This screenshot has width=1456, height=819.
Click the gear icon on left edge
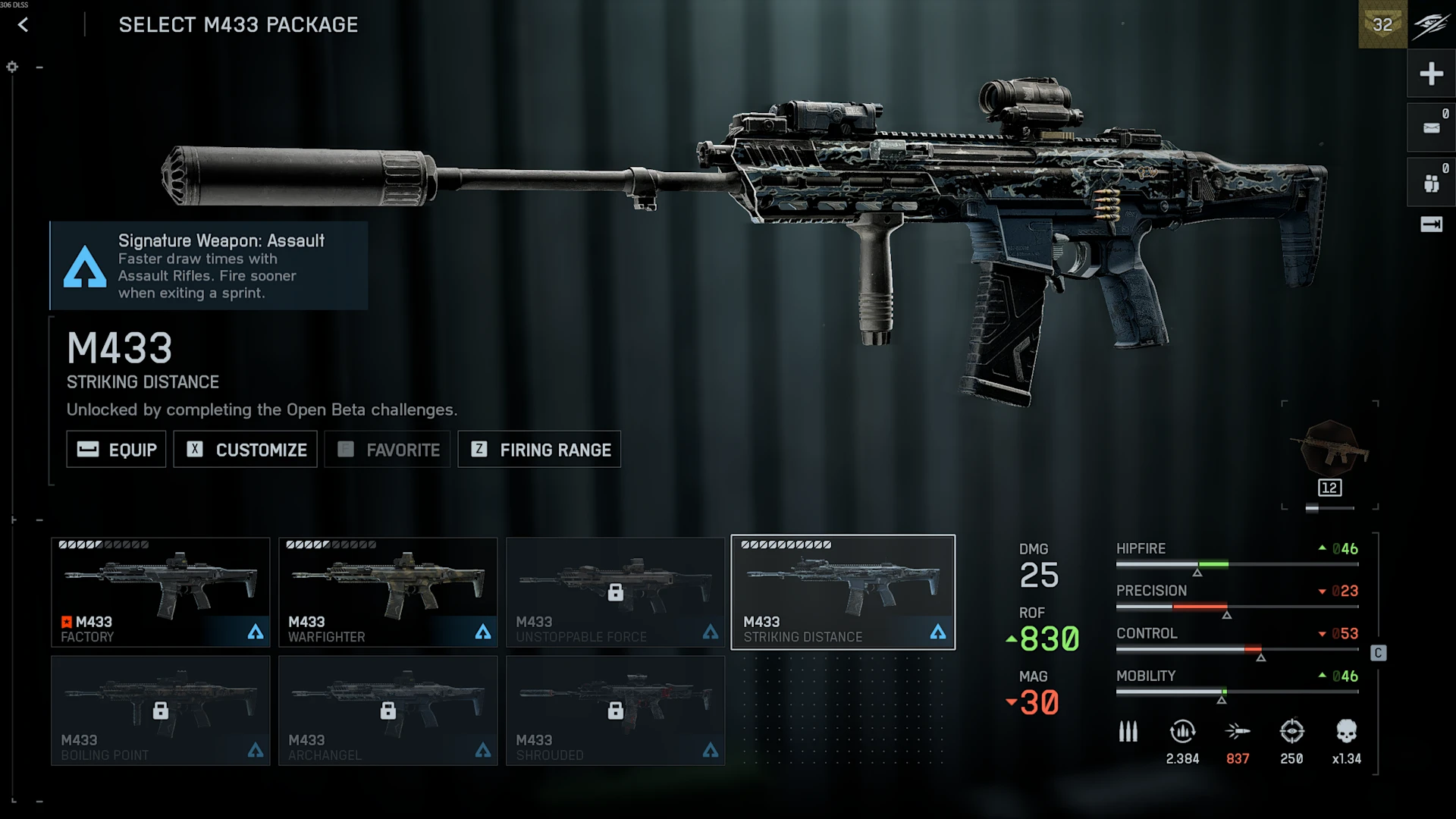(12, 67)
